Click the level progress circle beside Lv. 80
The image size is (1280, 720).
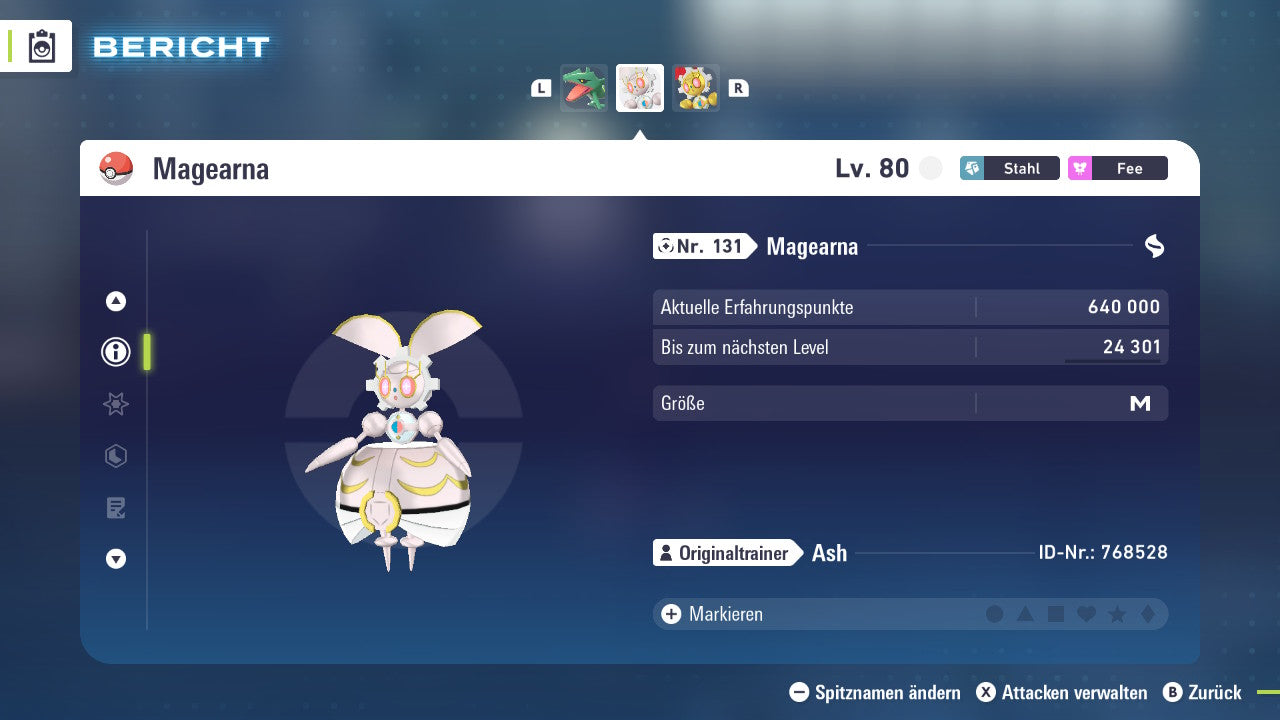tap(930, 168)
